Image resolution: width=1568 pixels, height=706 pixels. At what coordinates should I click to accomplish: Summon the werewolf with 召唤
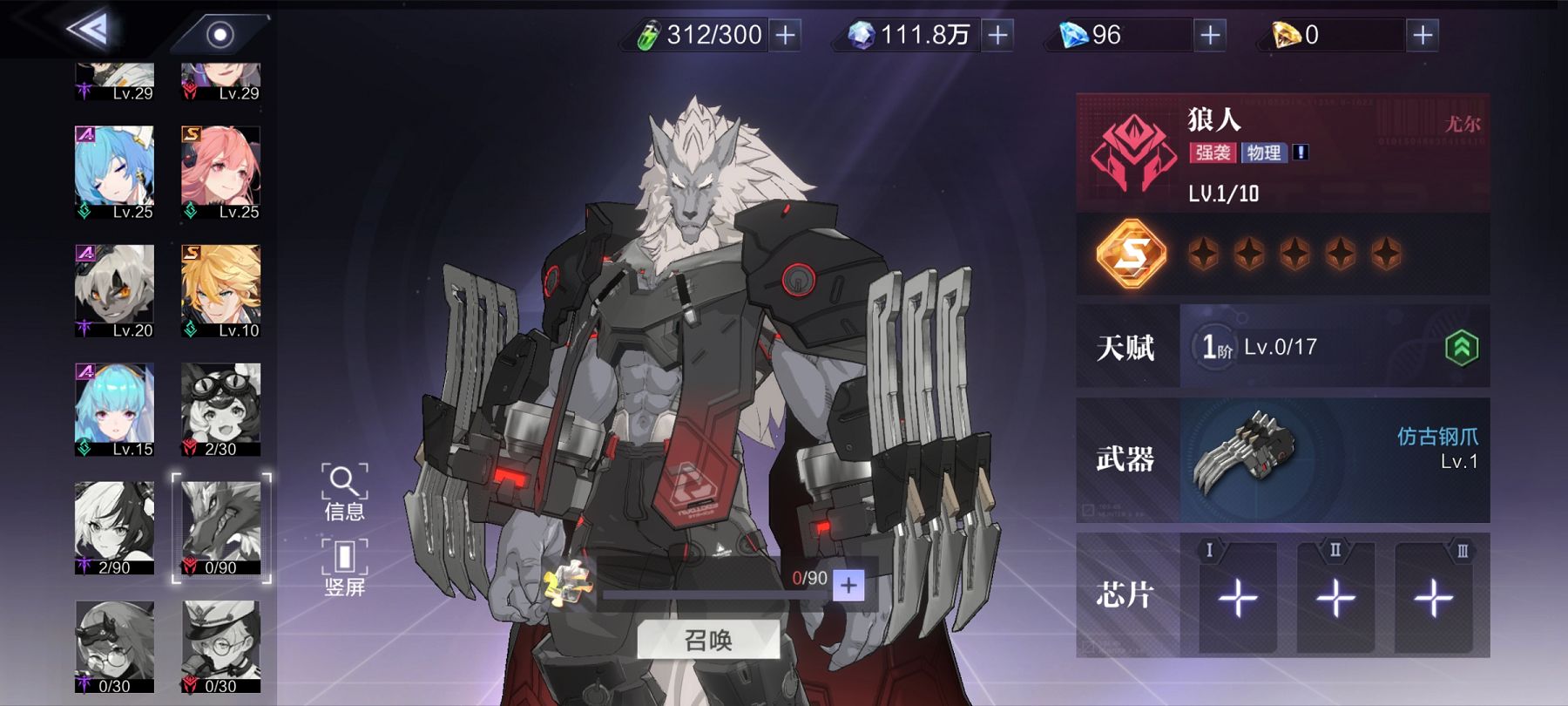pyautogui.click(x=708, y=641)
